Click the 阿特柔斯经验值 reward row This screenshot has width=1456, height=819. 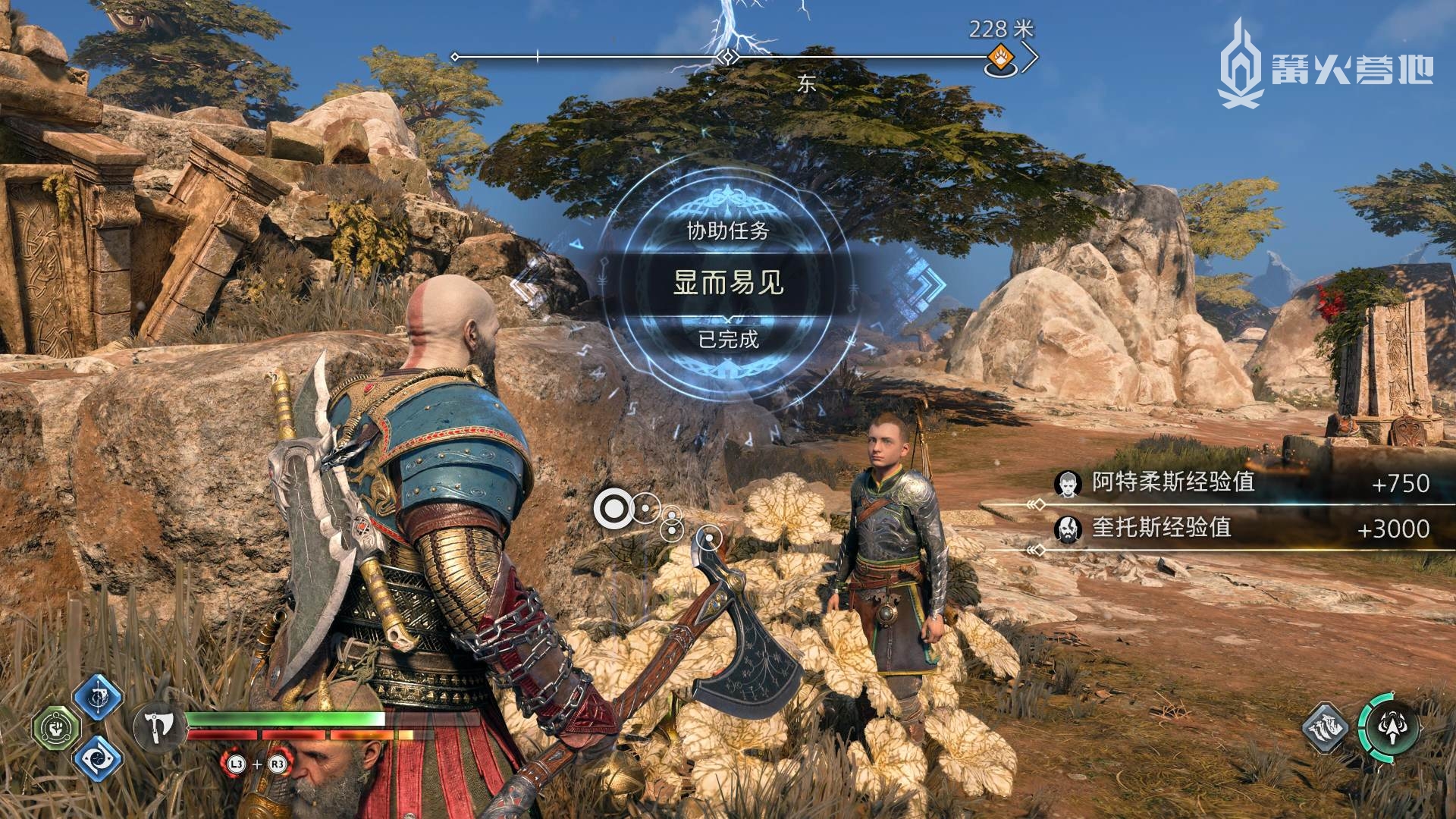[x=1244, y=483]
